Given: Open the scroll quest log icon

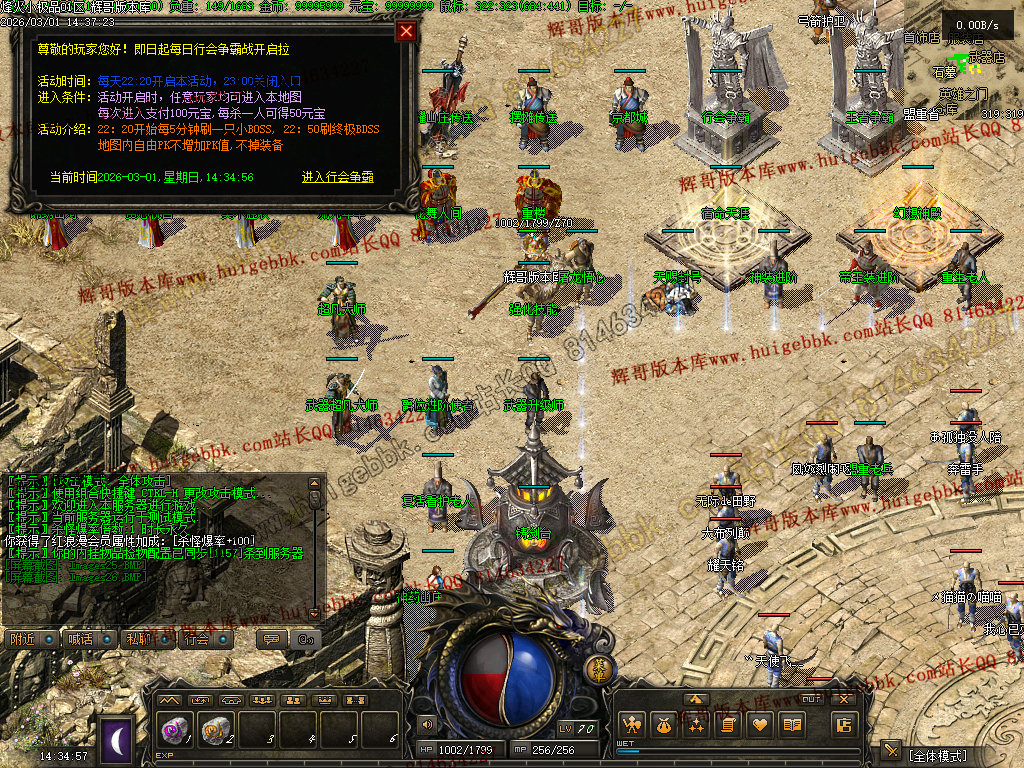Looking at the screenshot, I should coord(728,724).
